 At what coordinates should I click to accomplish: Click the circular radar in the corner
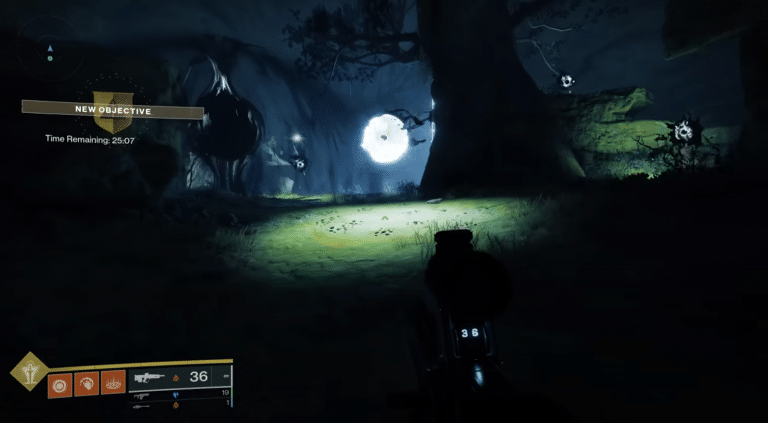[x=49, y=50]
